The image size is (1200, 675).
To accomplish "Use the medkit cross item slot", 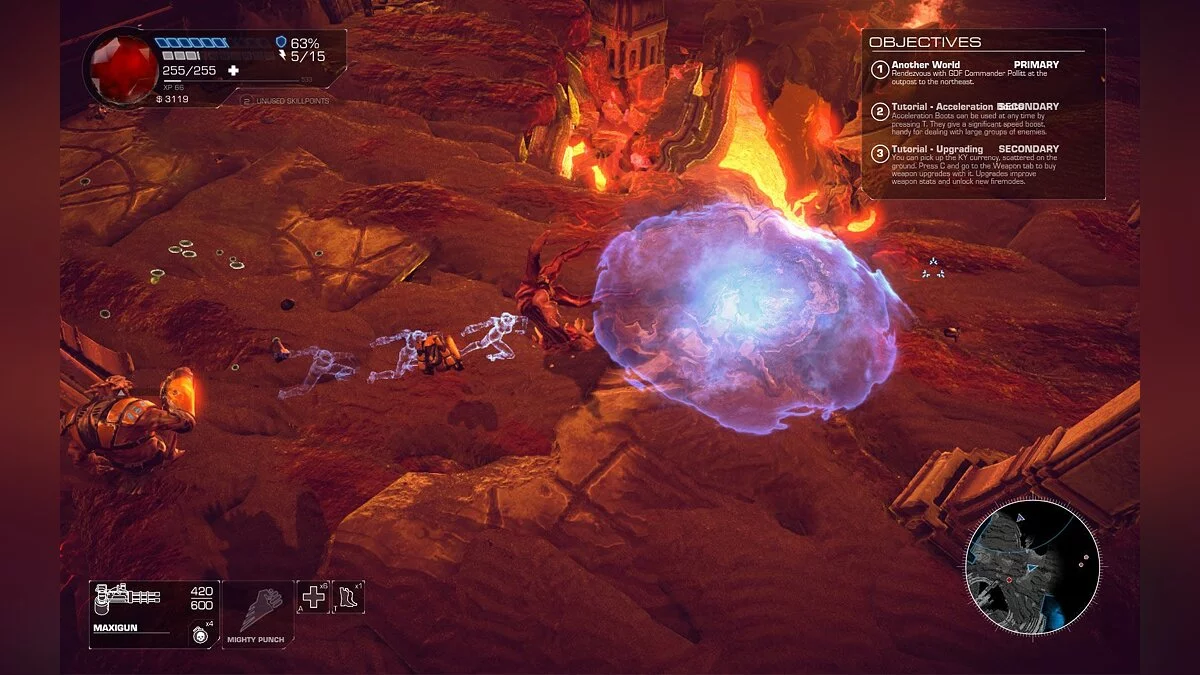I will tap(313, 597).
